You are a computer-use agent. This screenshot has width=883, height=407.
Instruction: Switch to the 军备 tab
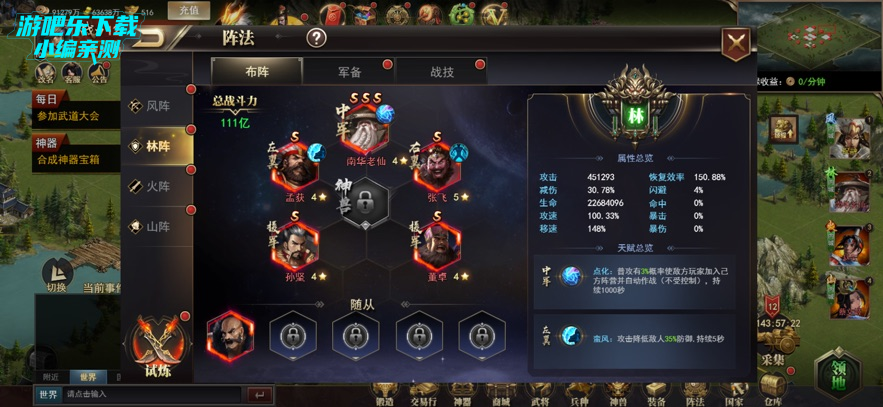[x=347, y=72]
